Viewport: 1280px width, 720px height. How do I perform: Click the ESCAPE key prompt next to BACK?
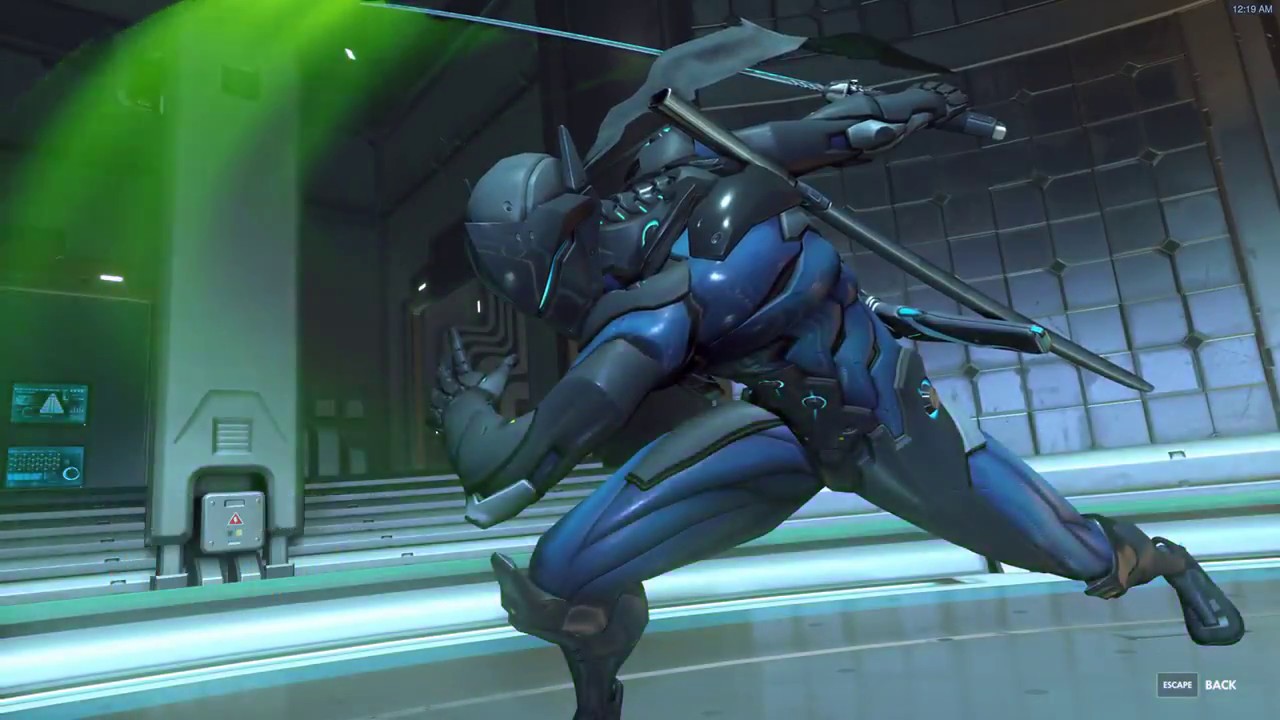tap(1177, 684)
